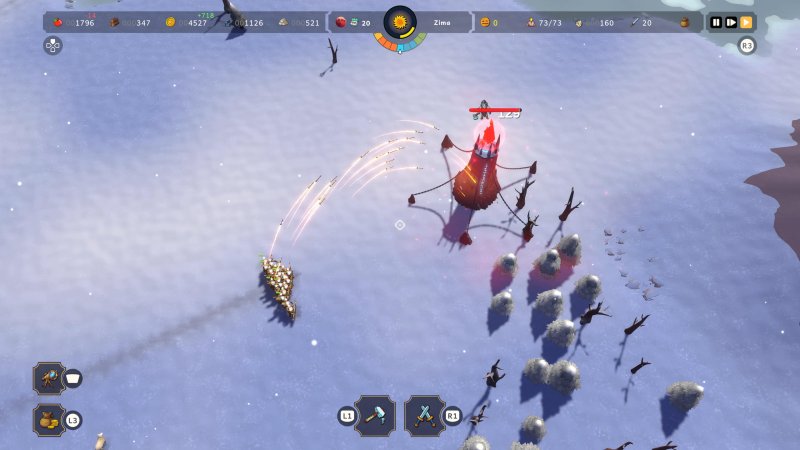Select the stone resource icon

pyautogui.click(x=284, y=22)
